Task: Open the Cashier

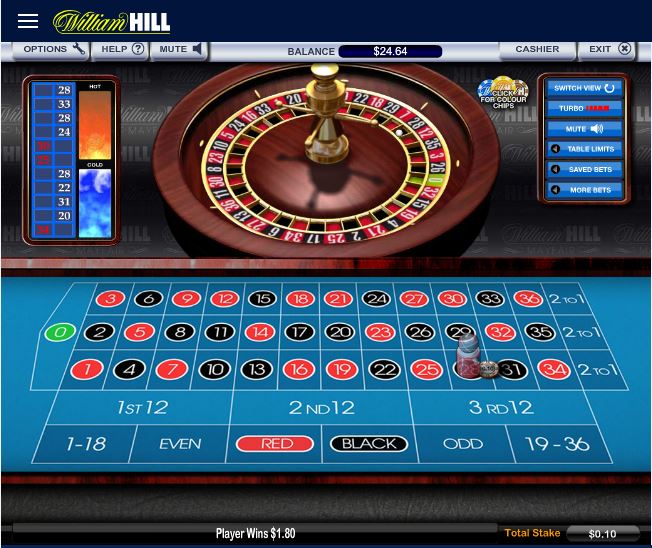Action: 537,49
